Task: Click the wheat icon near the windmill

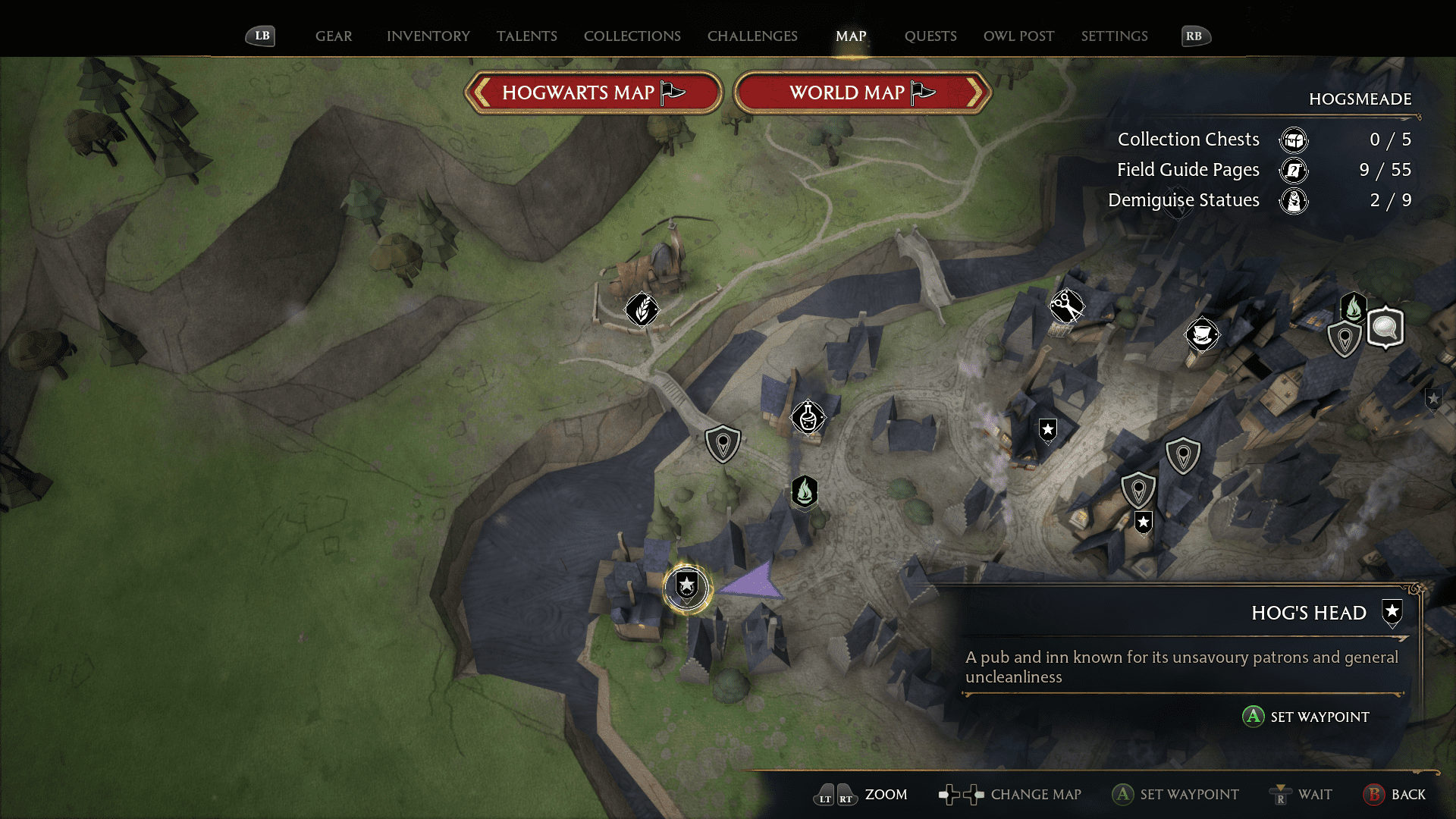Action: pos(641,309)
